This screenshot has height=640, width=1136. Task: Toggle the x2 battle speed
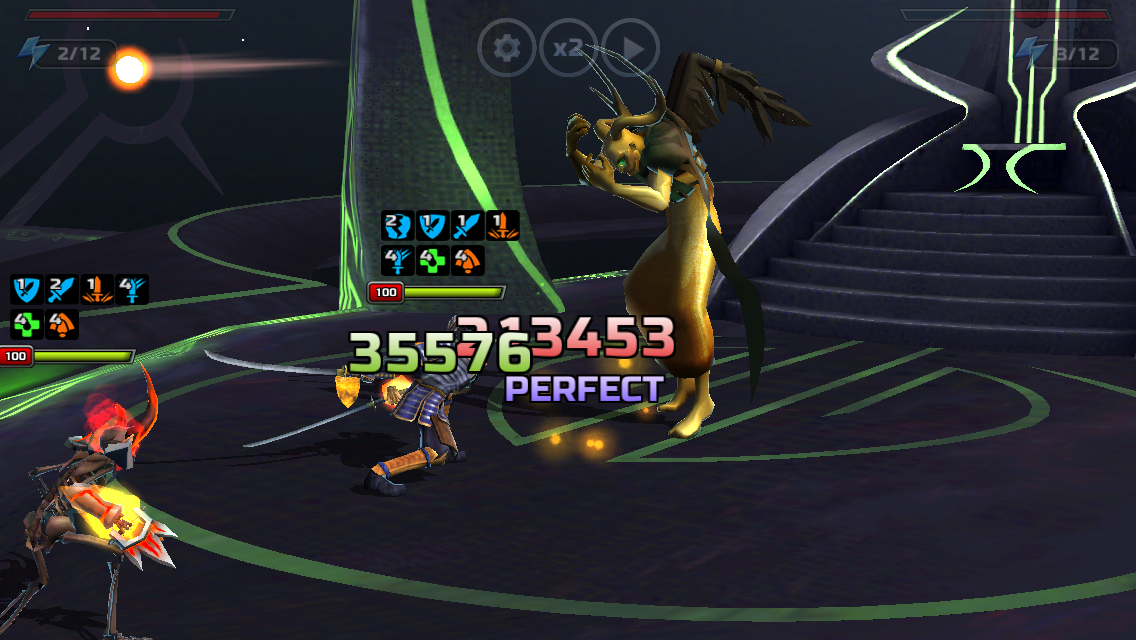[x=568, y=47]
